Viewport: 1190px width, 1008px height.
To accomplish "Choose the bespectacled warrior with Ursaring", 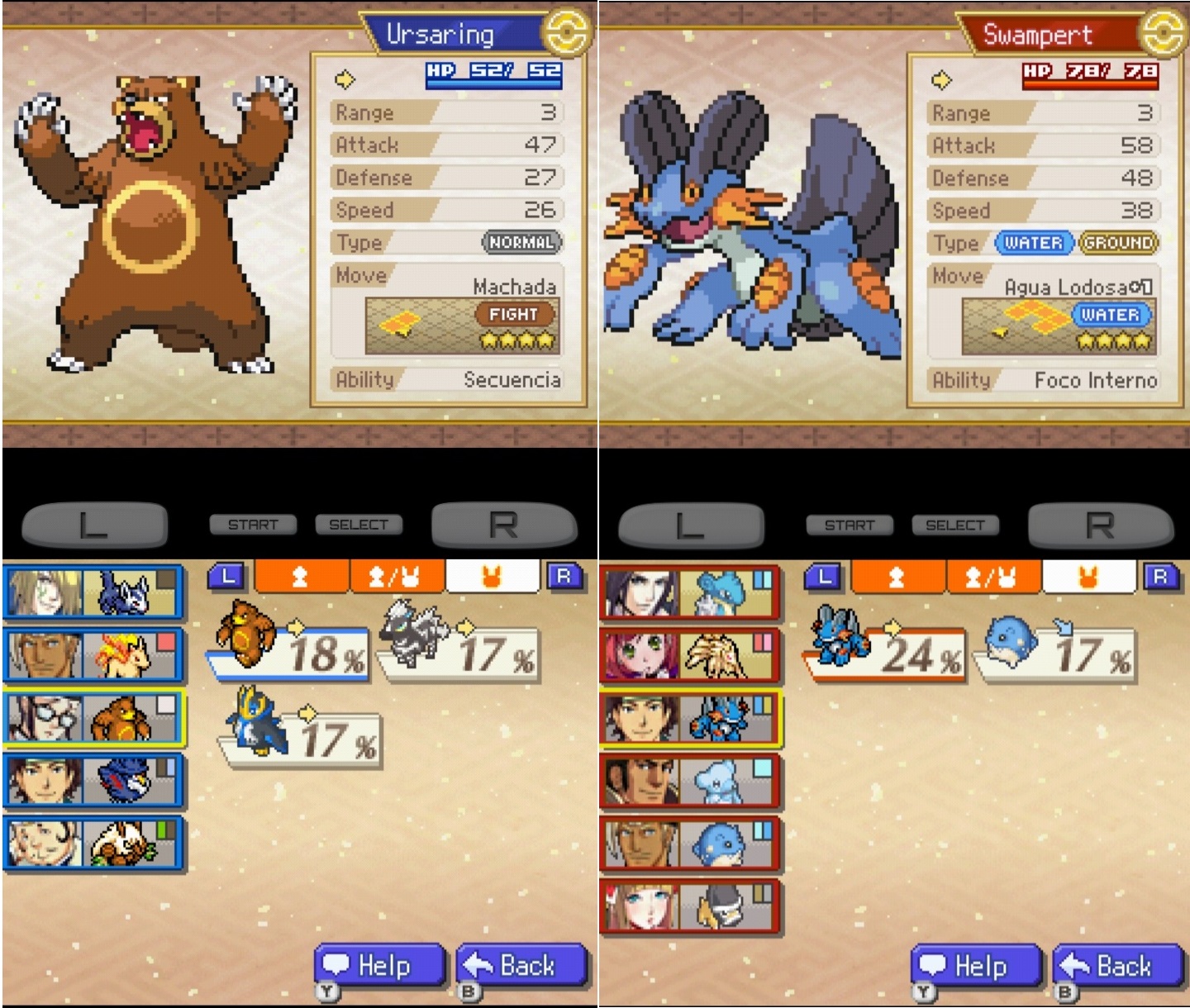I will 93,717.
